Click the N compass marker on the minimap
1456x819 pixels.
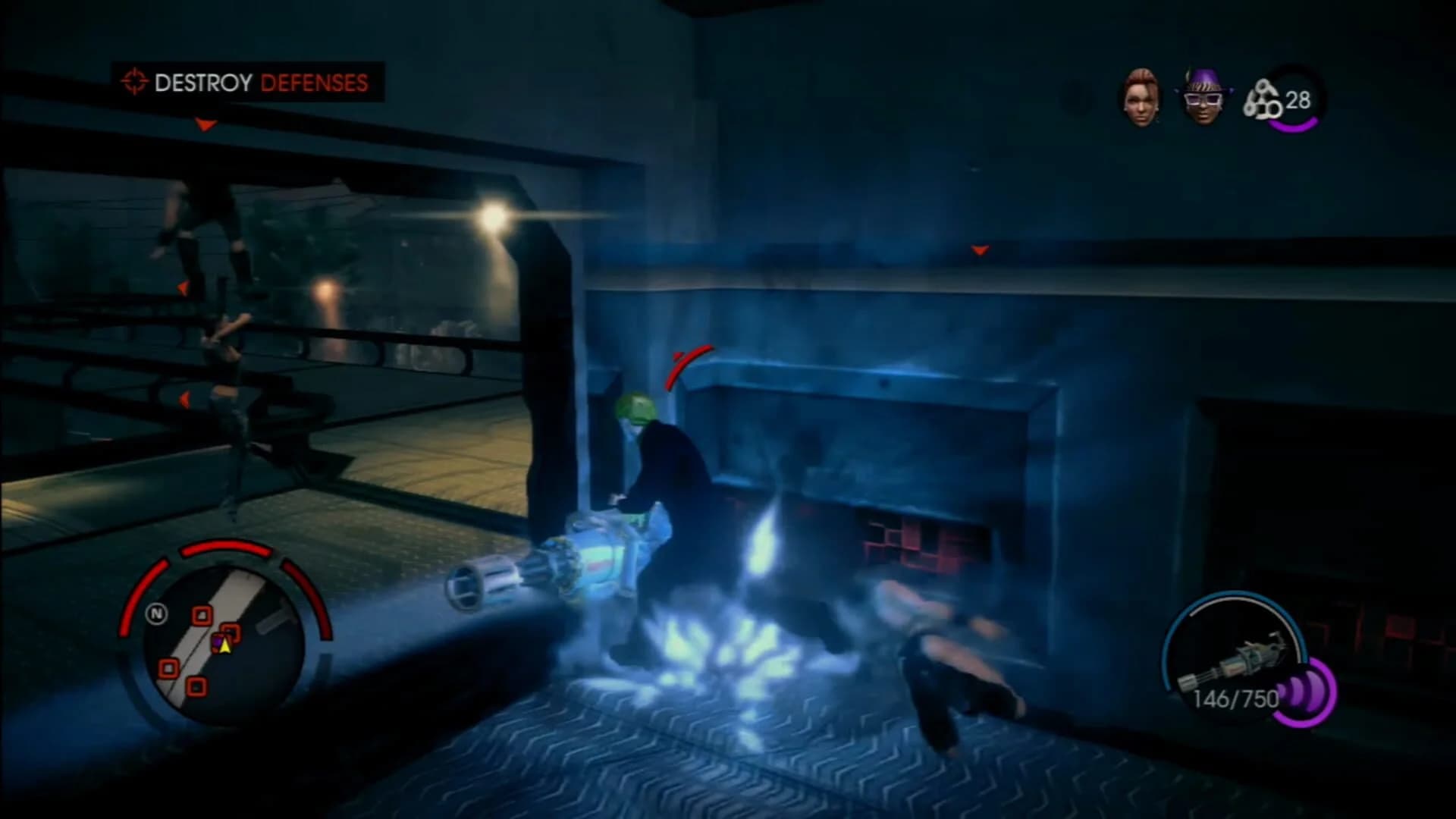point(157,613)
